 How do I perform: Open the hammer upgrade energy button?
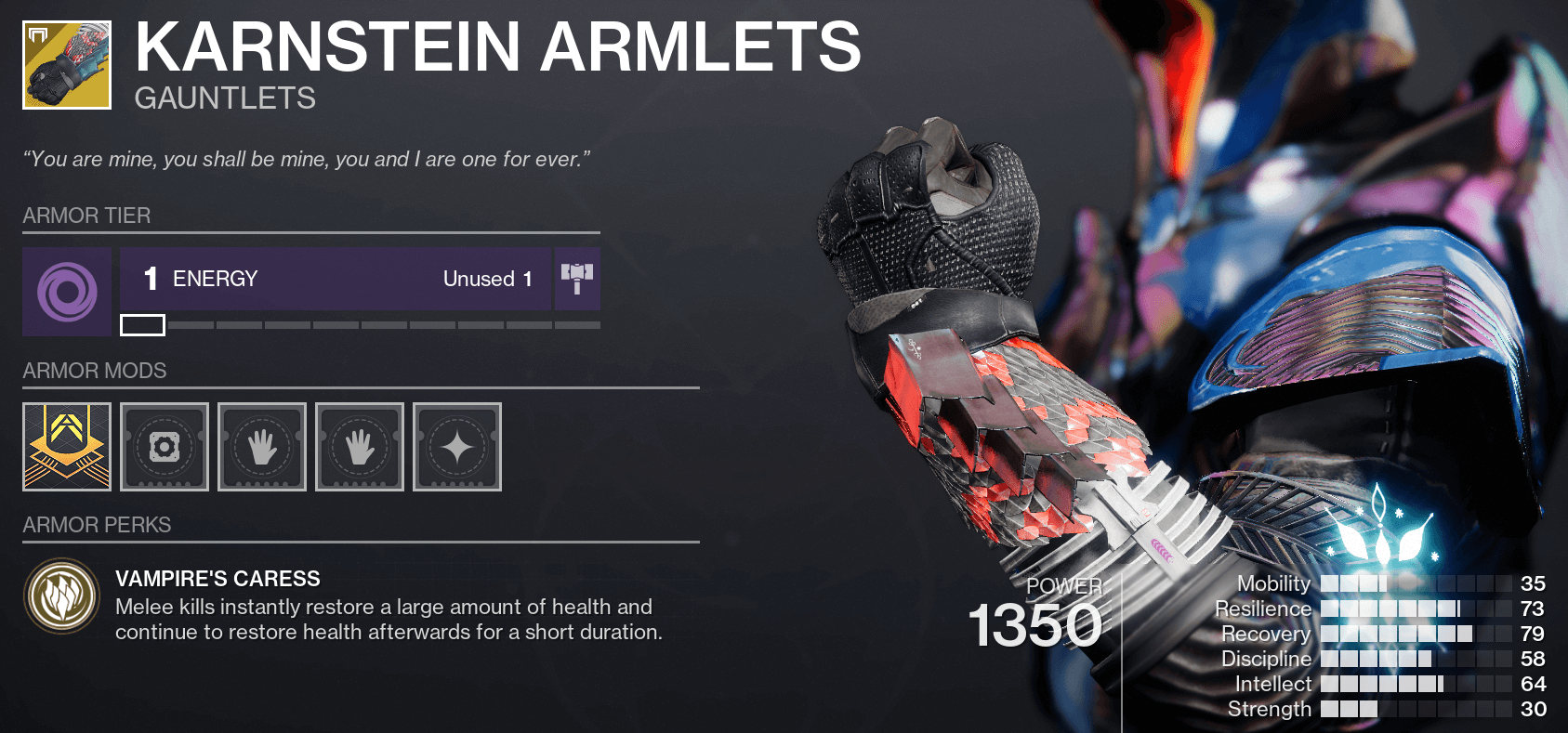[577, 278]
